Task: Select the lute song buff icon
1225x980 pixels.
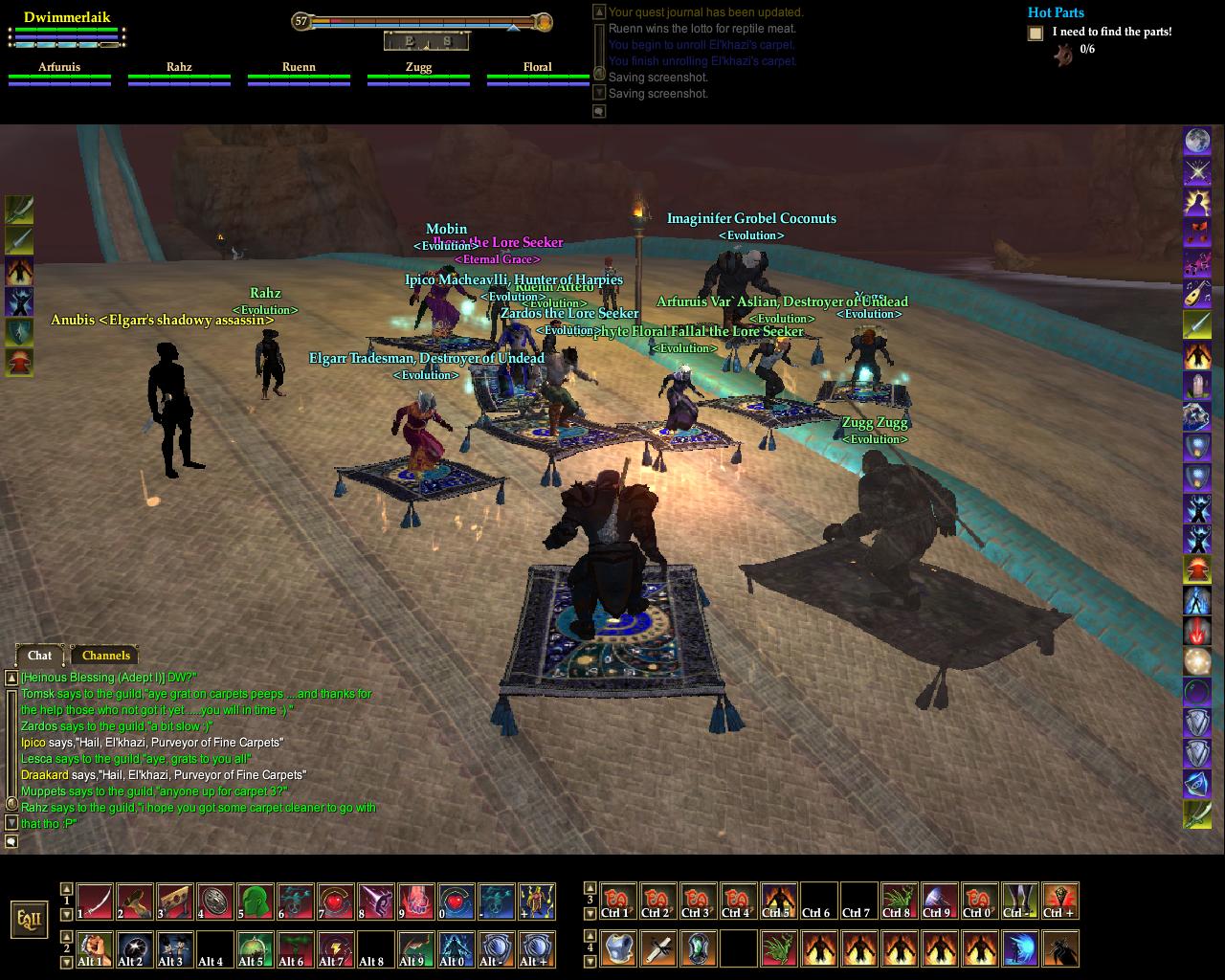Action: click(1197, 294)
